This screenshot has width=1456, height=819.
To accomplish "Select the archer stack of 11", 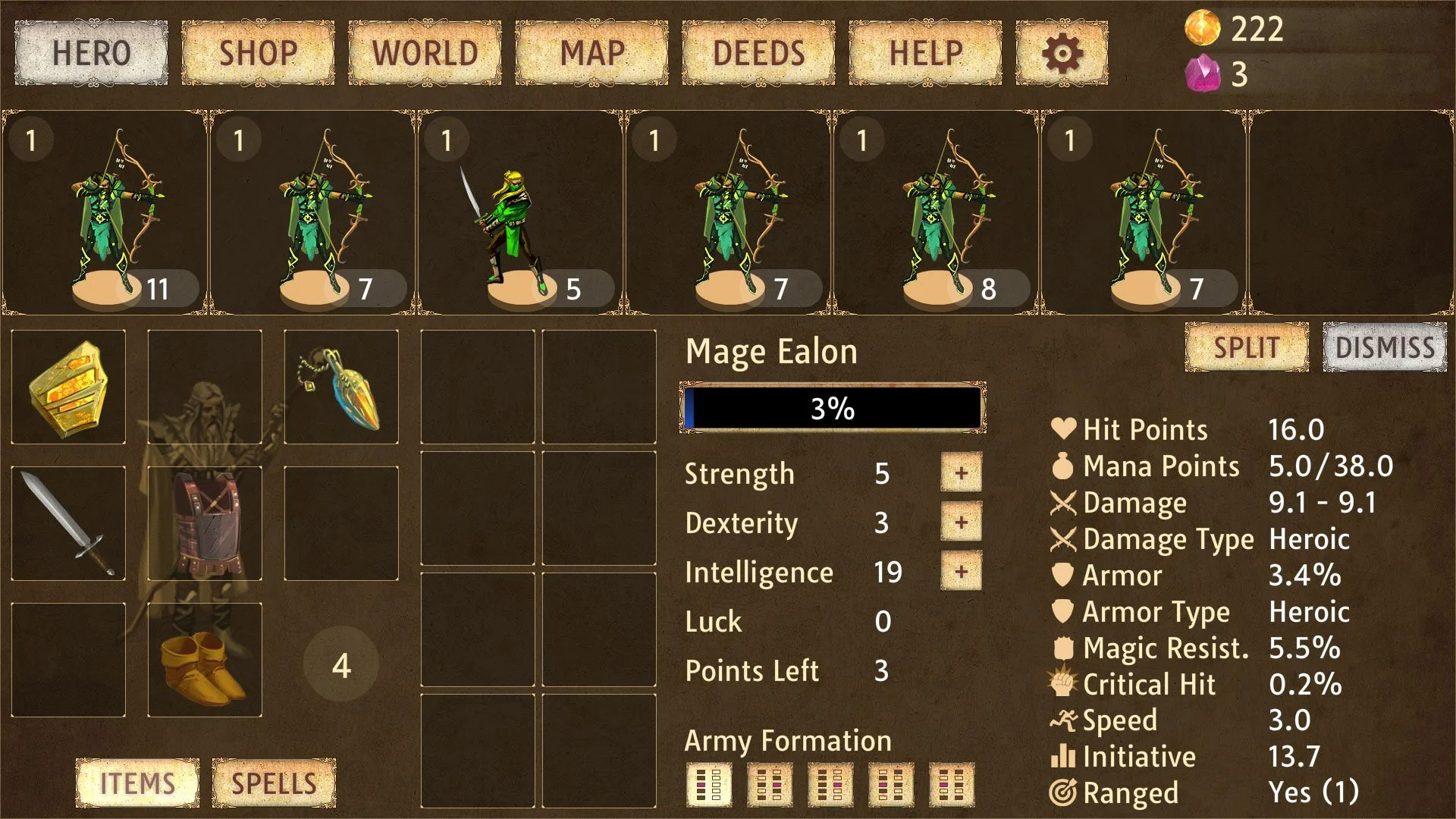I will [104, 212].
